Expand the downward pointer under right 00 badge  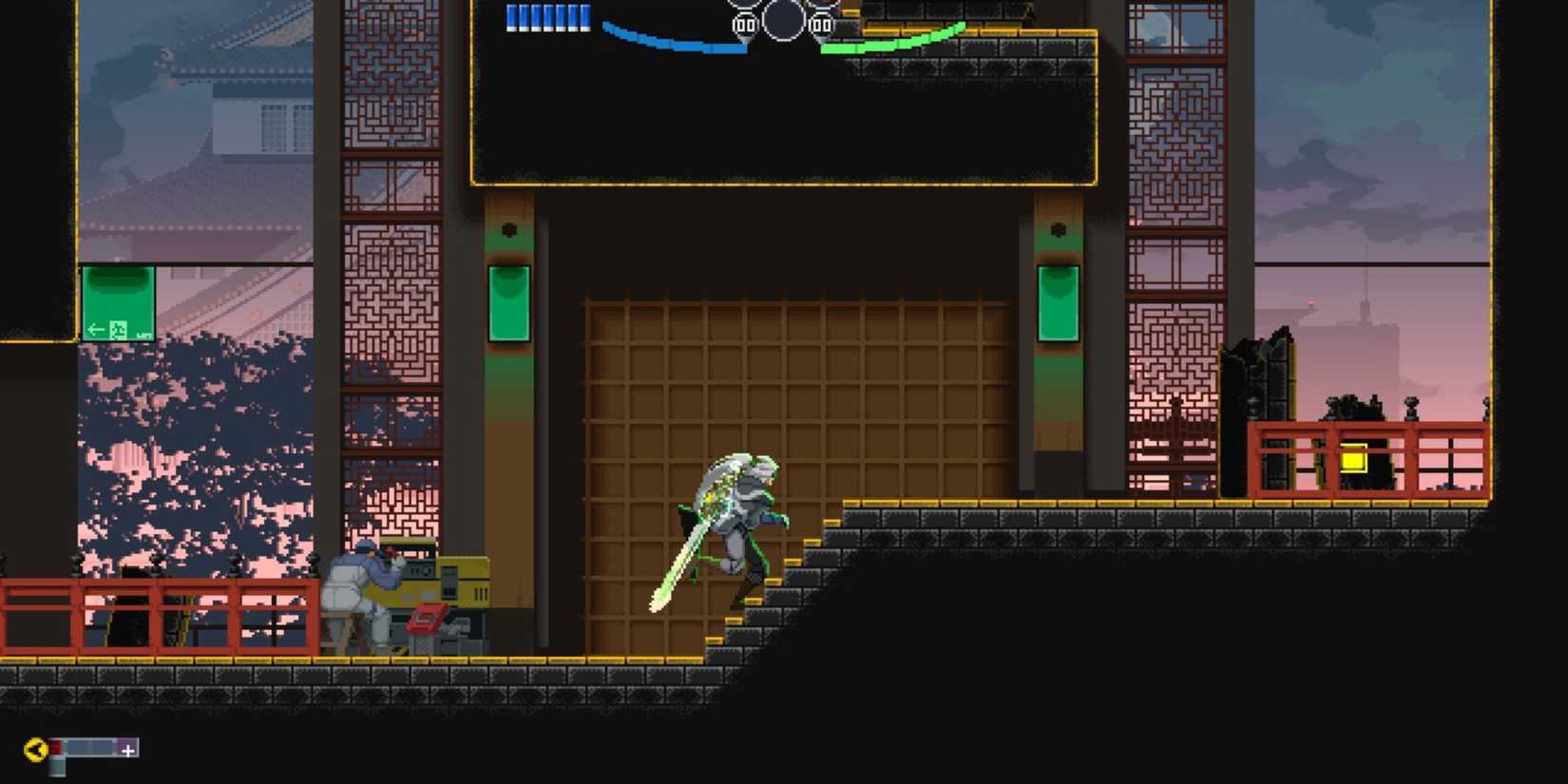point(820,40)
